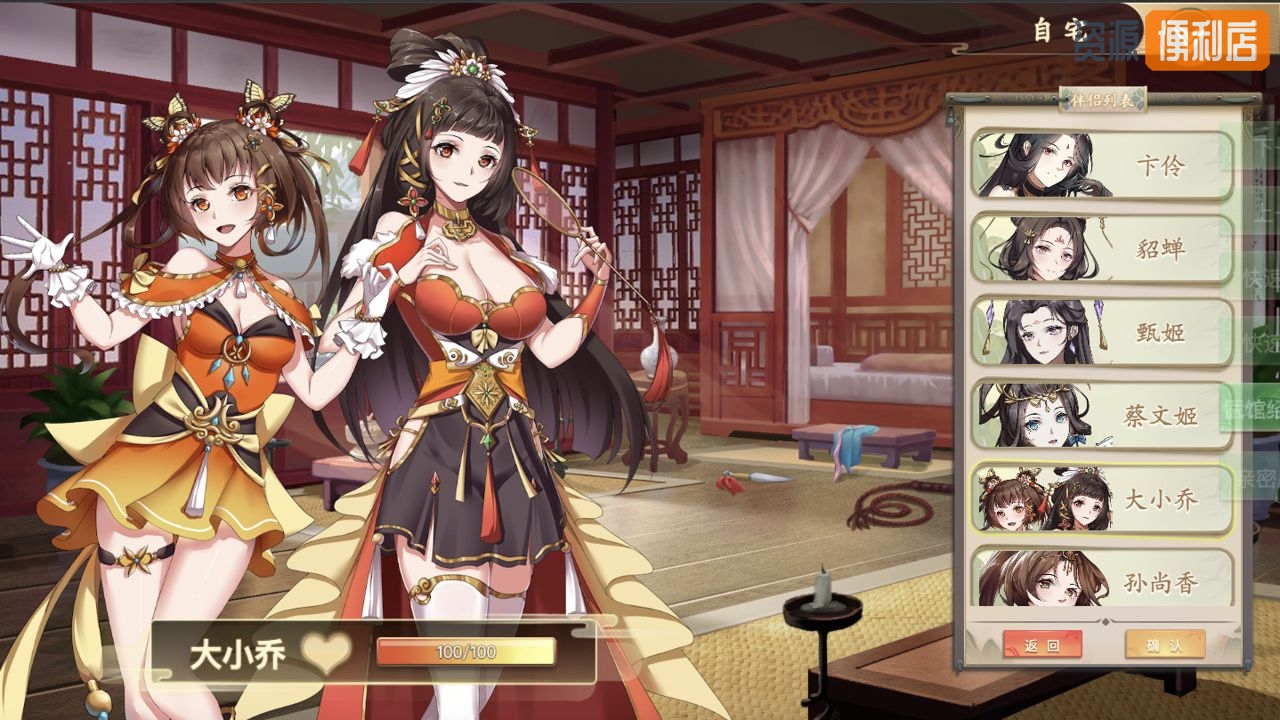Select 卞伶 from the companion list
1280x720 pixels.
(x=1102, y=165)
